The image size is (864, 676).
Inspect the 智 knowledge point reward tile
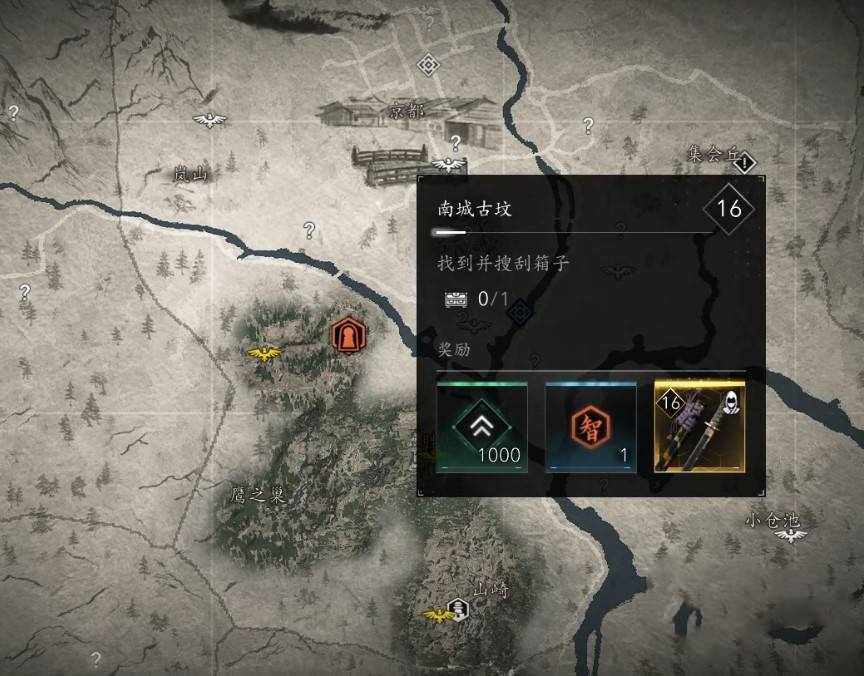coord(591,427)
